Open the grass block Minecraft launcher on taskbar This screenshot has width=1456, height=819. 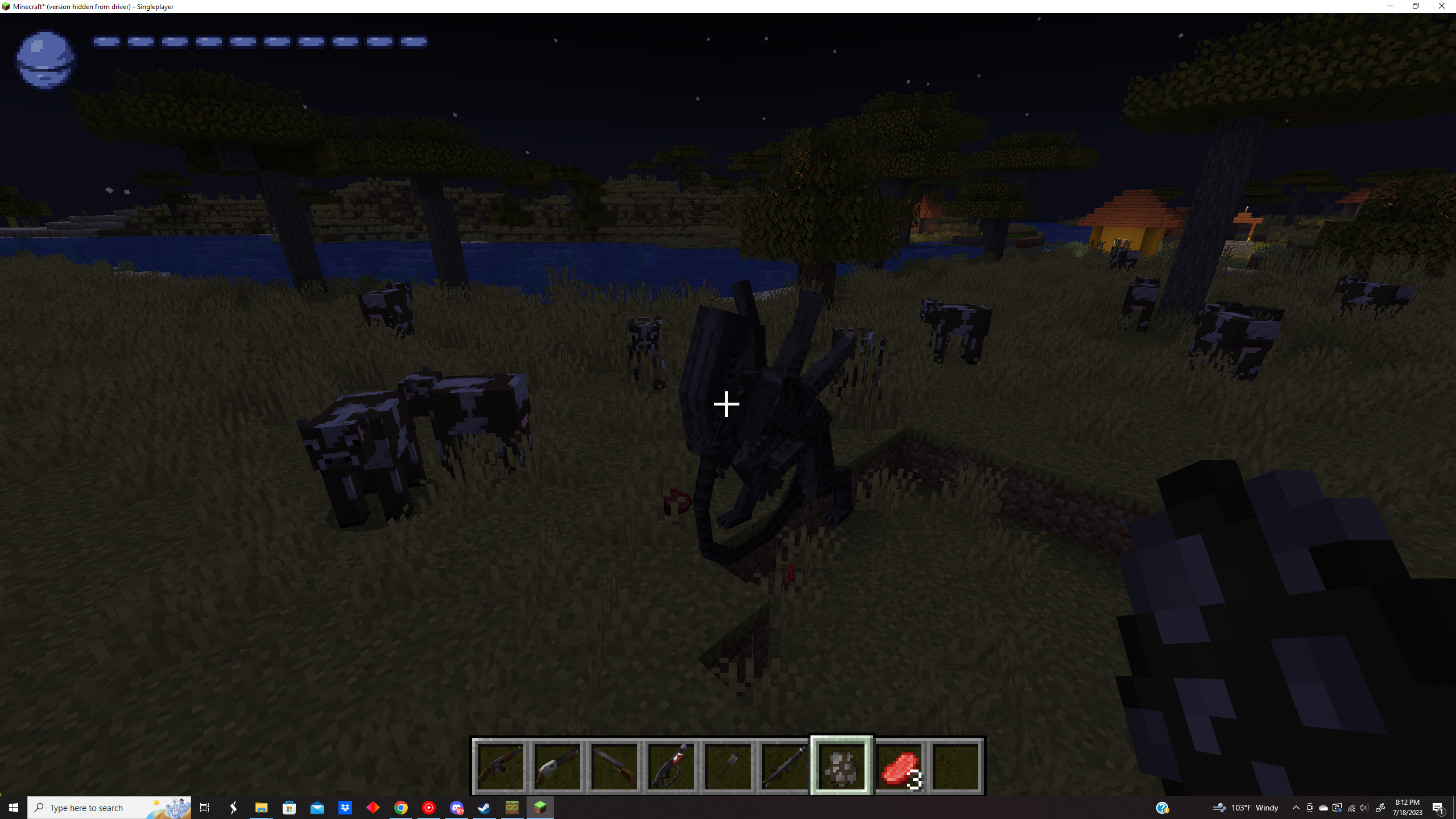pos(541,807)
